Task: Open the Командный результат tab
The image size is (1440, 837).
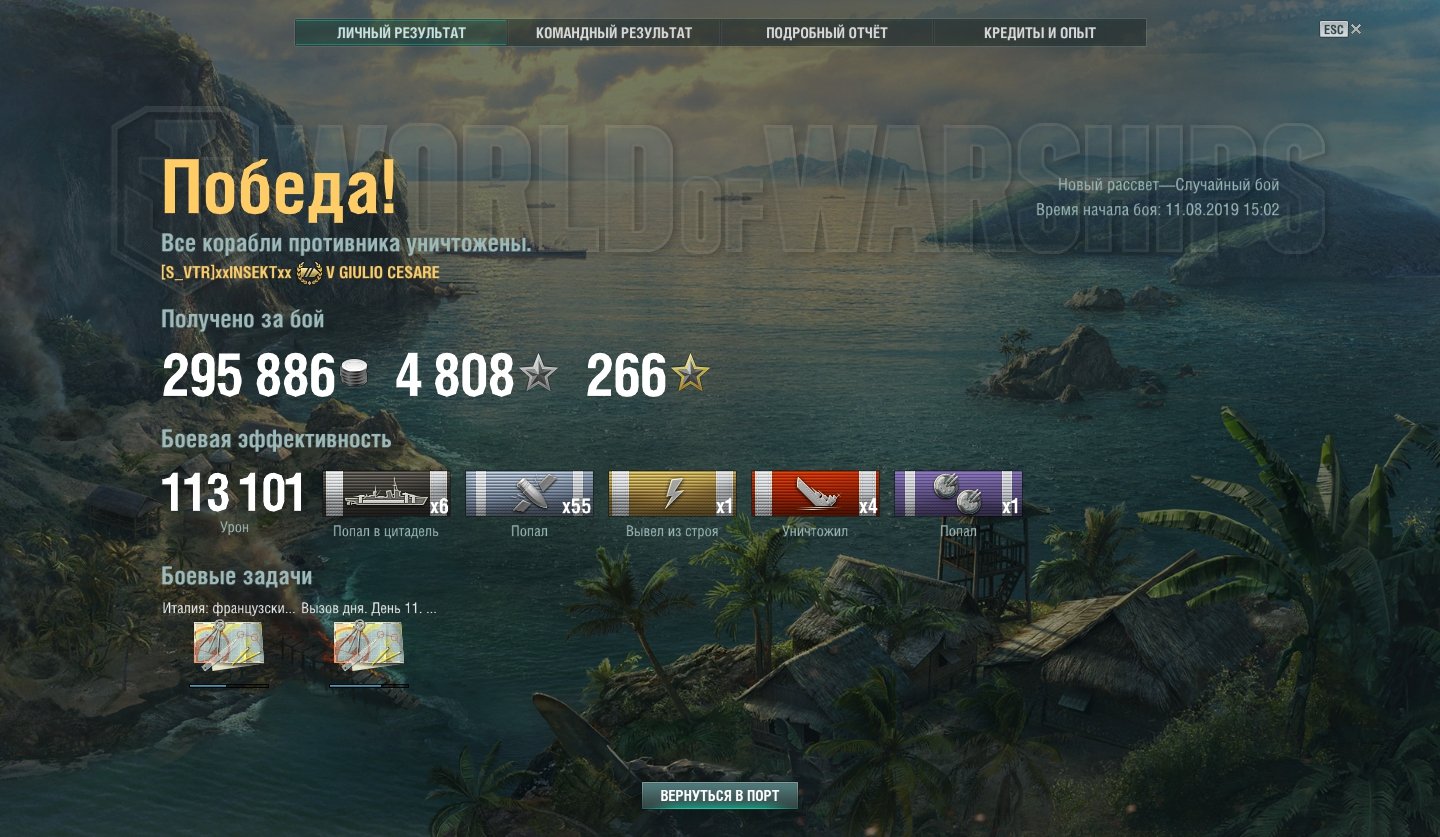Action: pos(614,33)
